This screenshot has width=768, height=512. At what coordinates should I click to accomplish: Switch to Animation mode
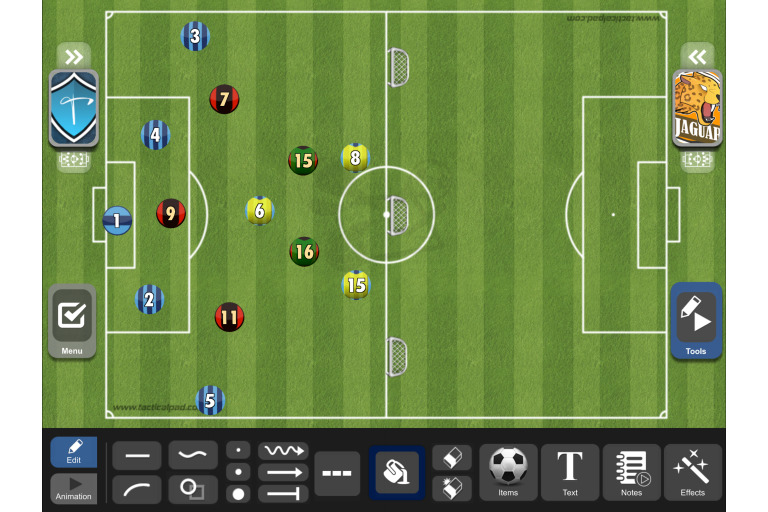tap(74, 489)
